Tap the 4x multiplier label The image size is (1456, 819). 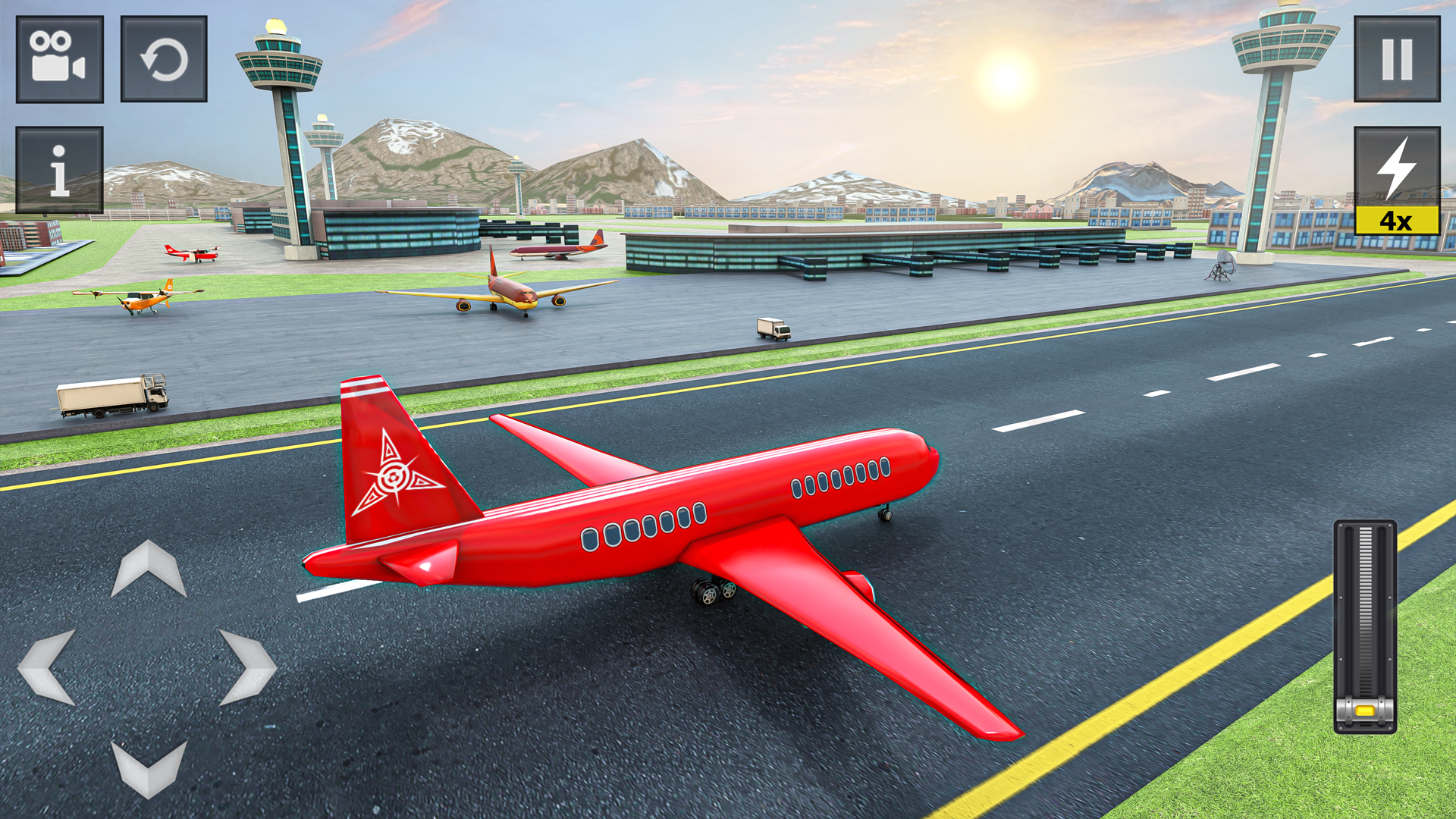tap(1398, 220)
